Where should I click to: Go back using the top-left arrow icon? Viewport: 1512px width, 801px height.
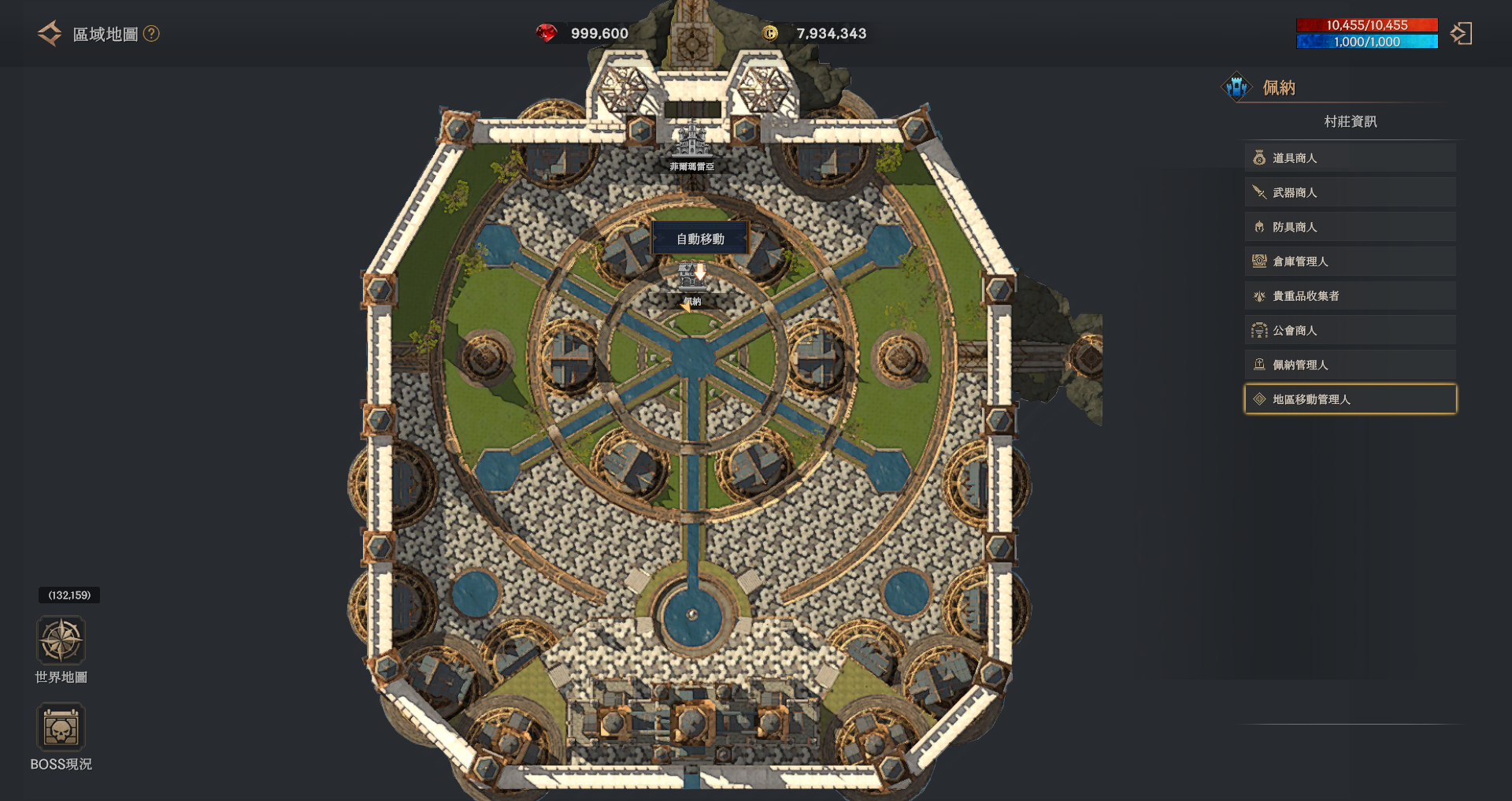click(49, 34)
